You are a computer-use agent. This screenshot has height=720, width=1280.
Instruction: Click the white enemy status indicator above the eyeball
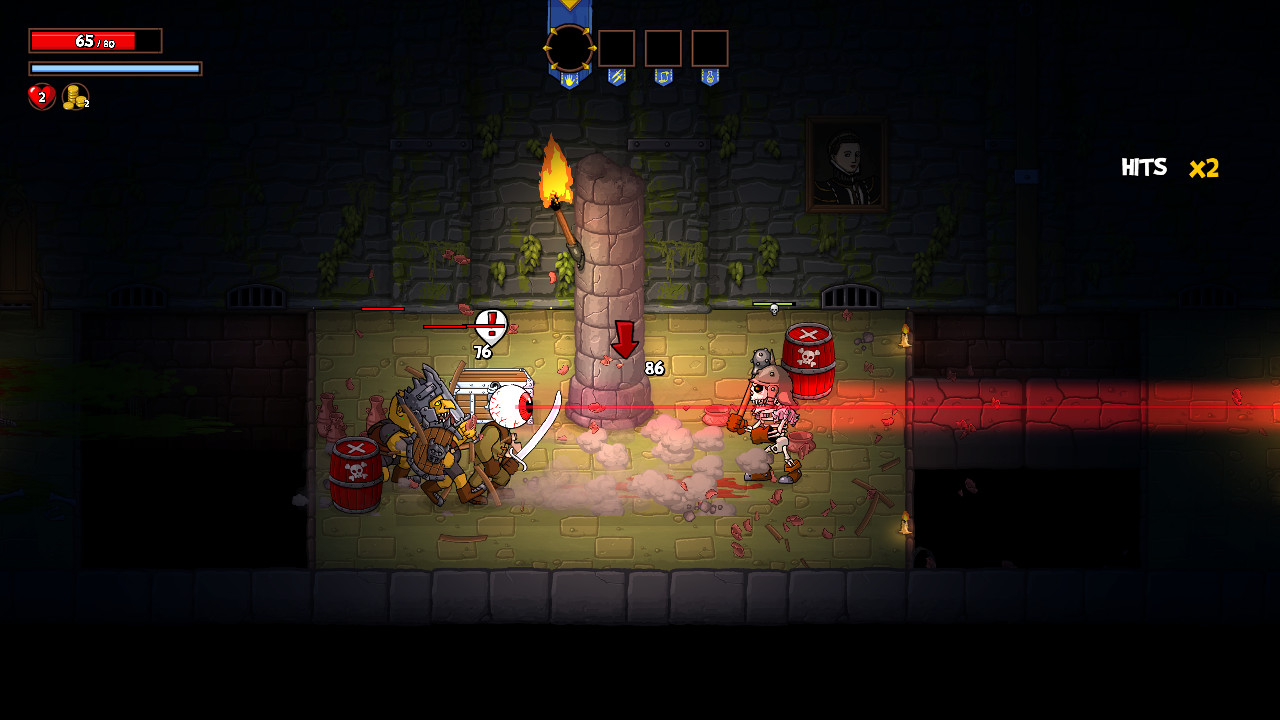pos(491,327)
